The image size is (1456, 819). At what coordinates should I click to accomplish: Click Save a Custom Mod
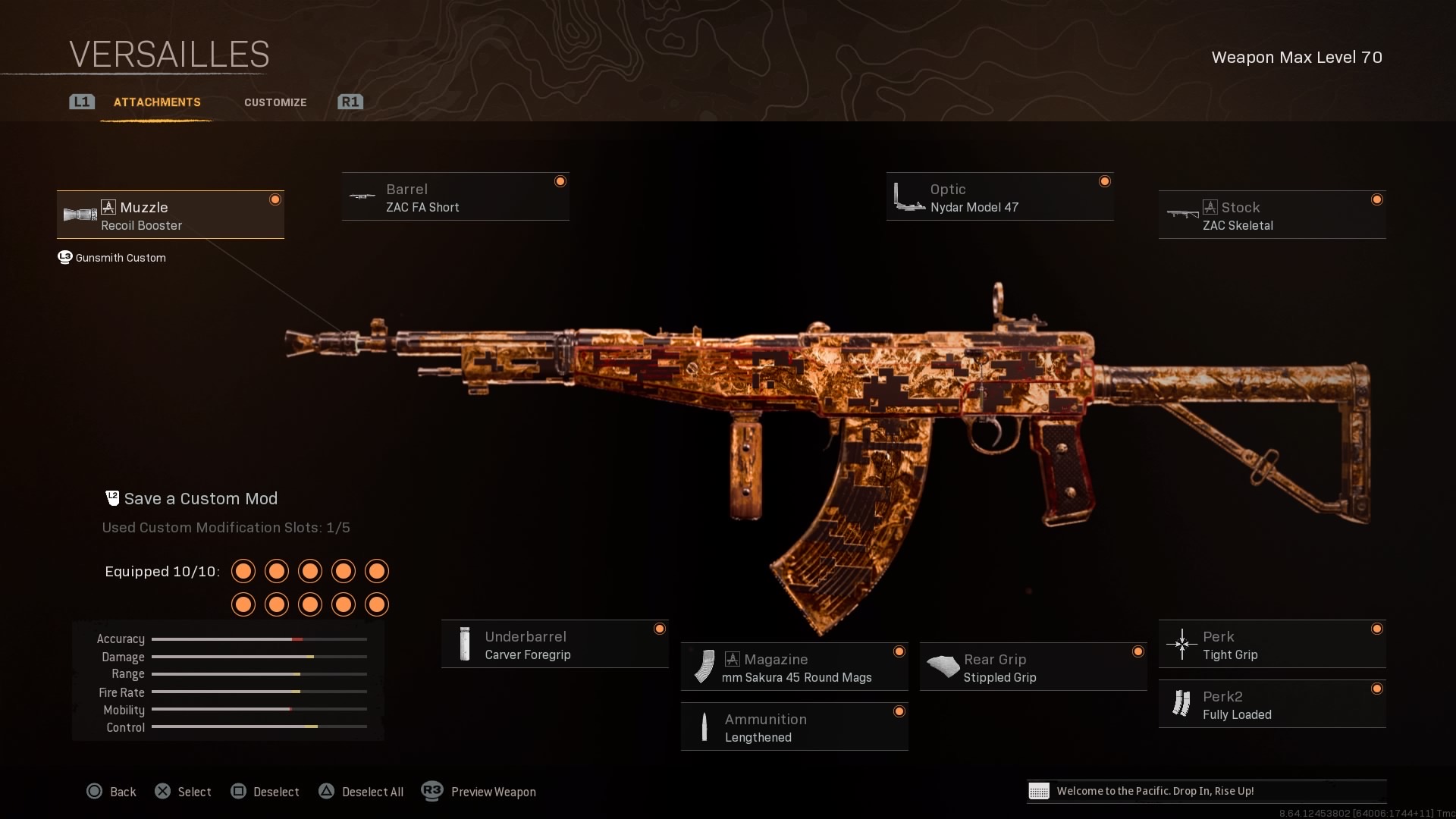pos(200,498)
